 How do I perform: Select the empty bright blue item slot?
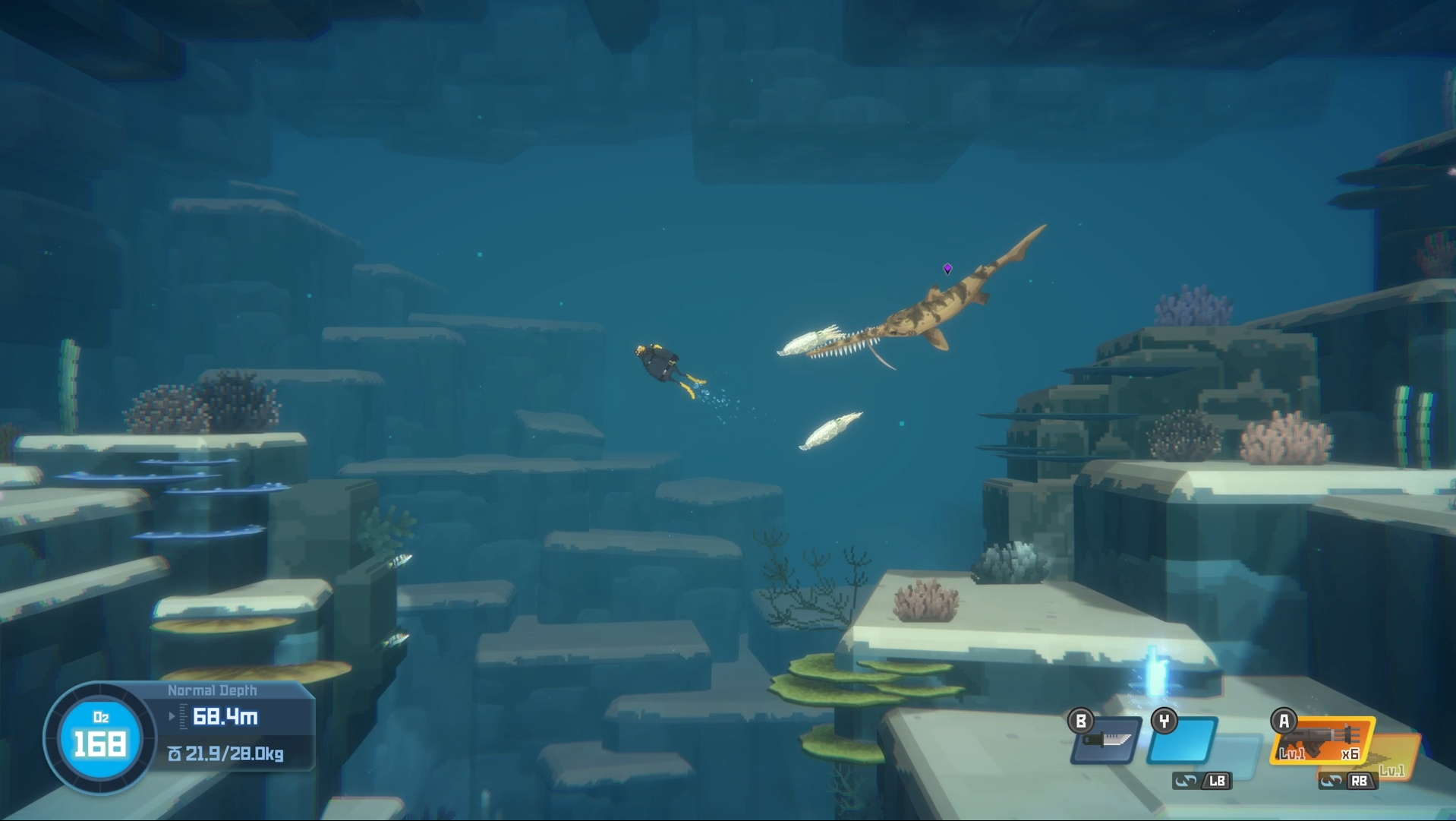(x=1183, y=740)
